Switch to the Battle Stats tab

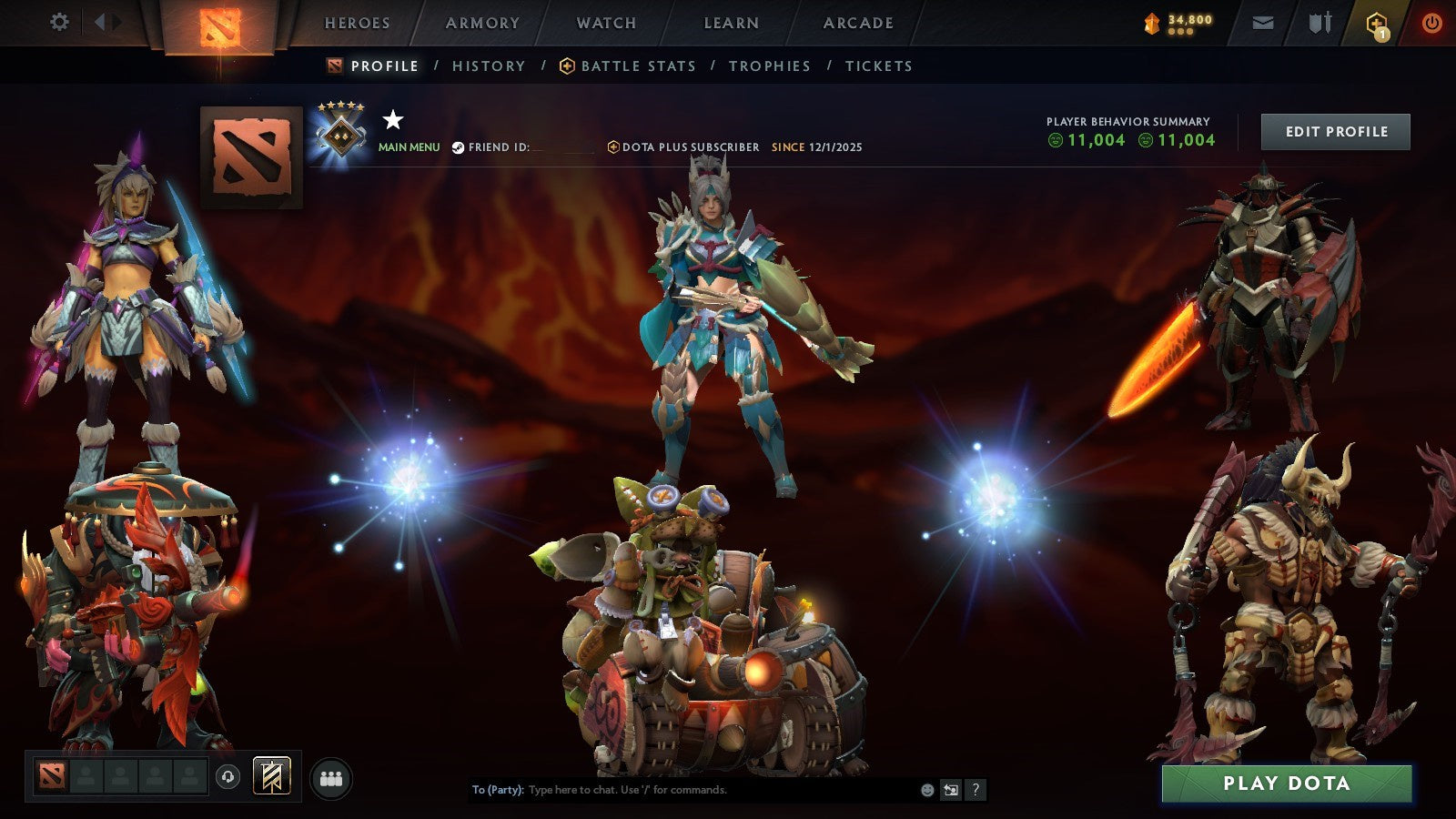point(637,66)
